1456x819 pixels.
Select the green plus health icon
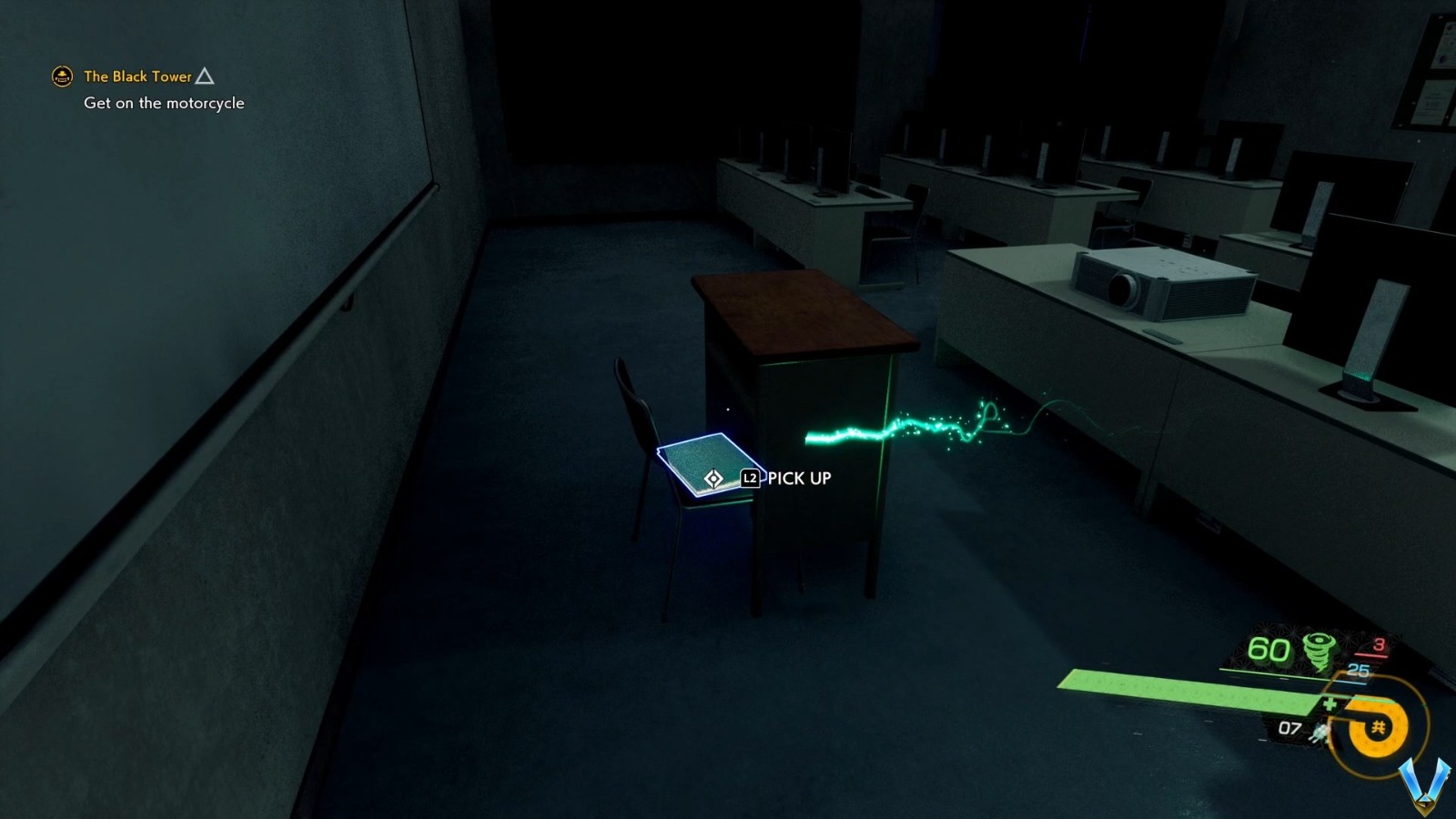tap(1330, 704)
